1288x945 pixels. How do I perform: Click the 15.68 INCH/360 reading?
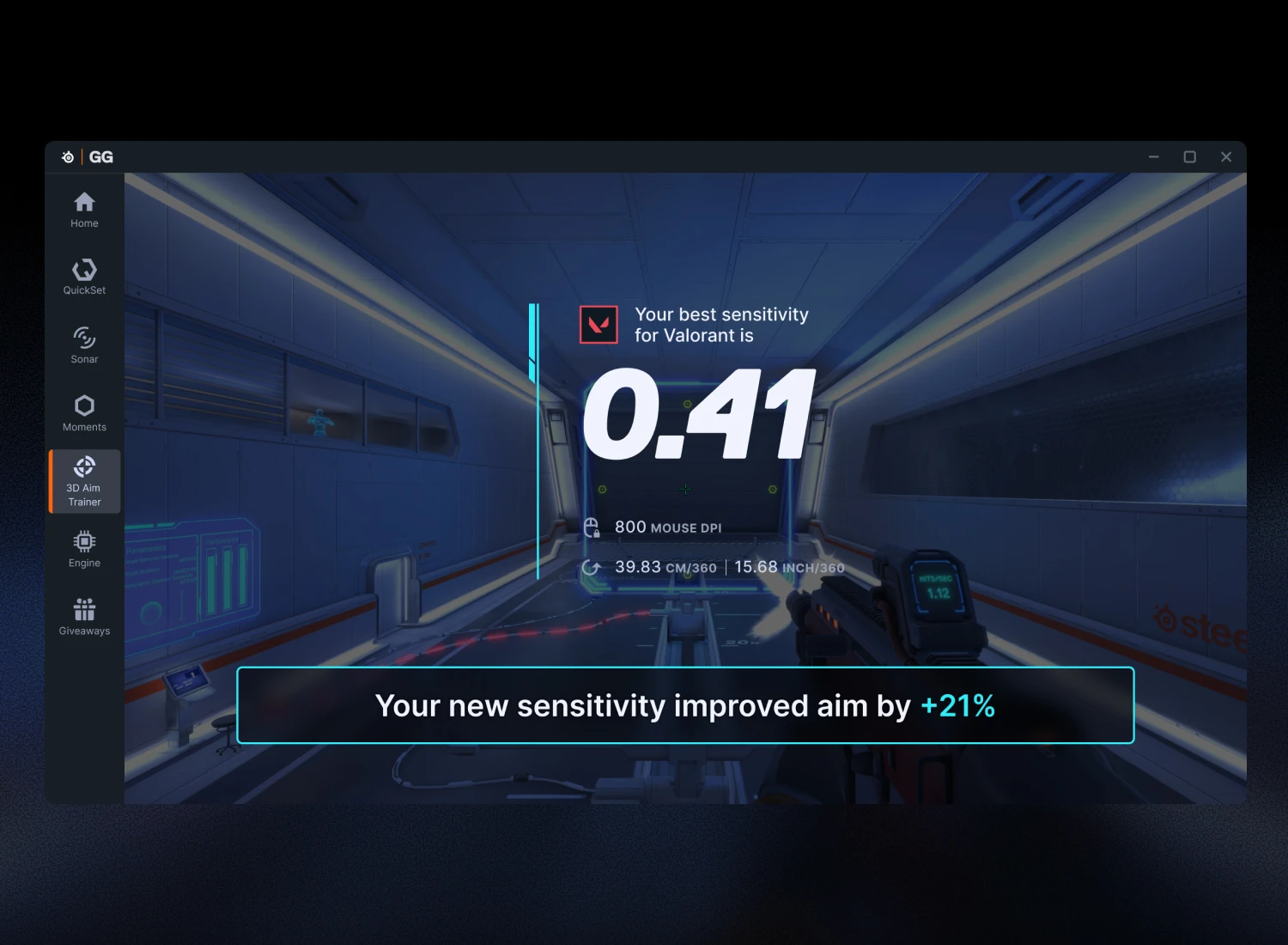pos(789,567)
